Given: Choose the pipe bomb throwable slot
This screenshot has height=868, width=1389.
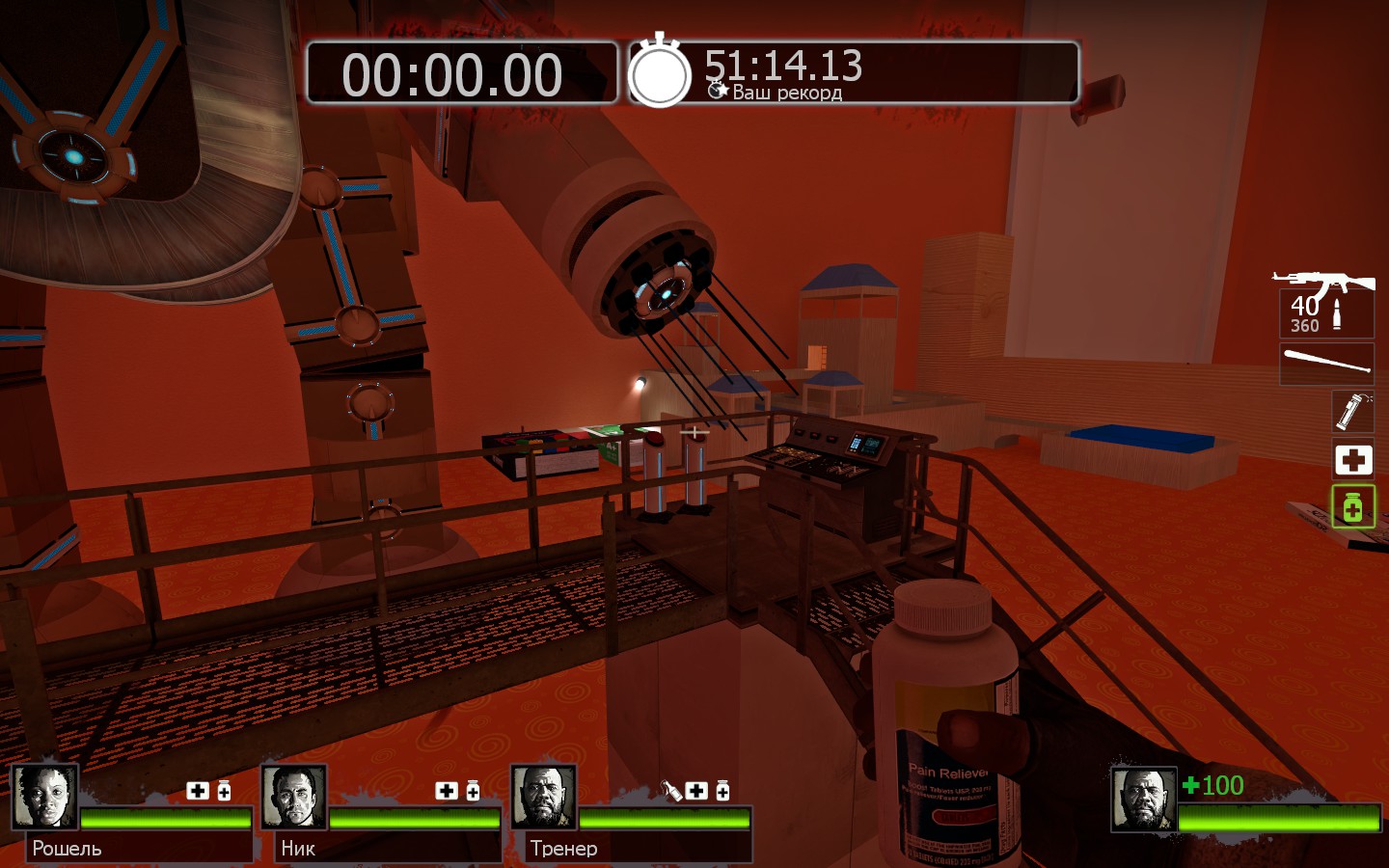Looking at the screenshot, I should (x=1352, y=411).
